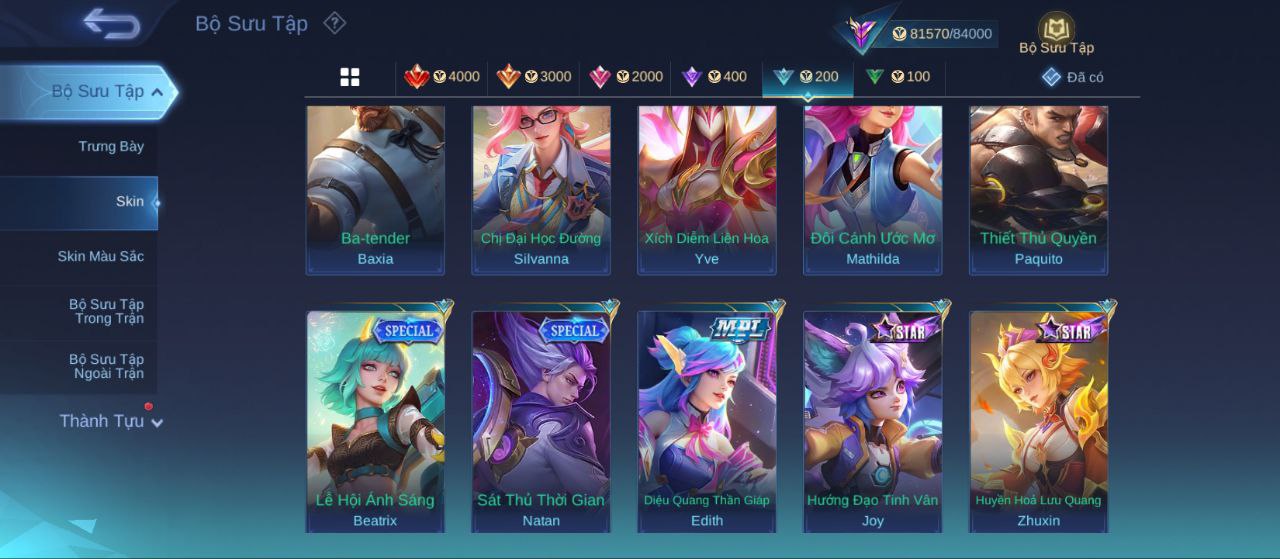Choose the 400 points tier tab
The height and width of the screenshot is (559, 1280).
click(714, 77)
